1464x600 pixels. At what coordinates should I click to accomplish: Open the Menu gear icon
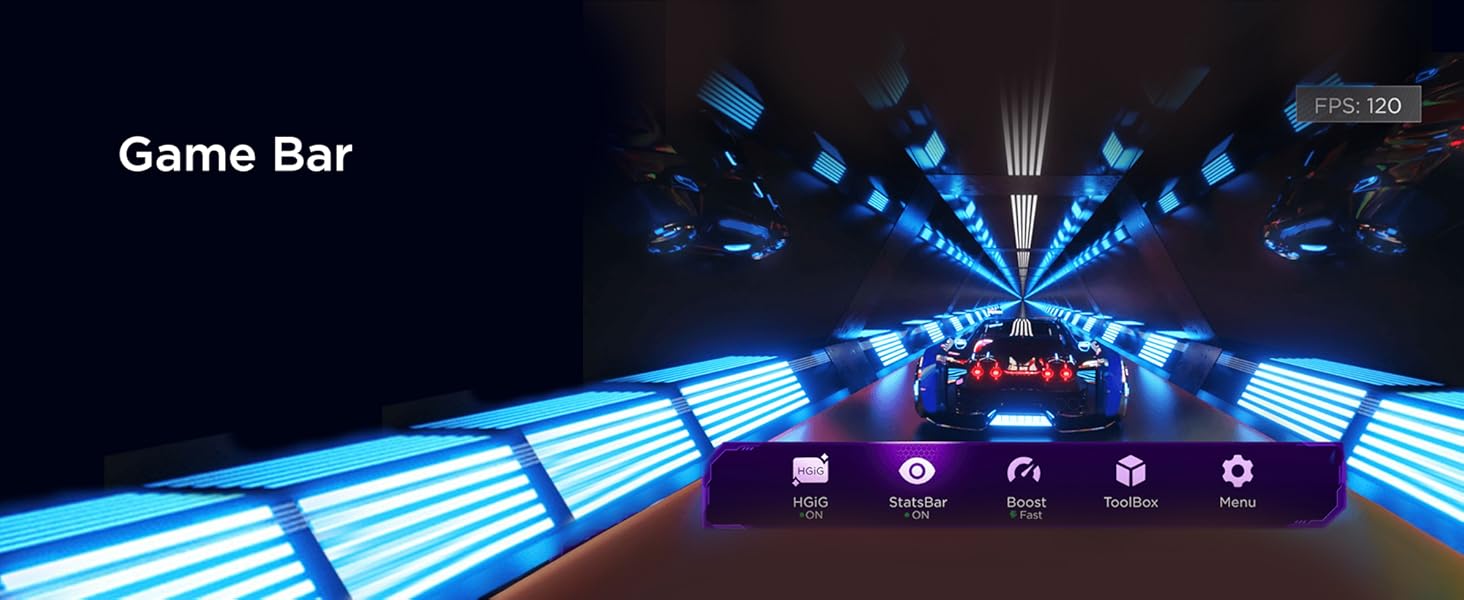pyautogui.click(x=1237, y=471)
